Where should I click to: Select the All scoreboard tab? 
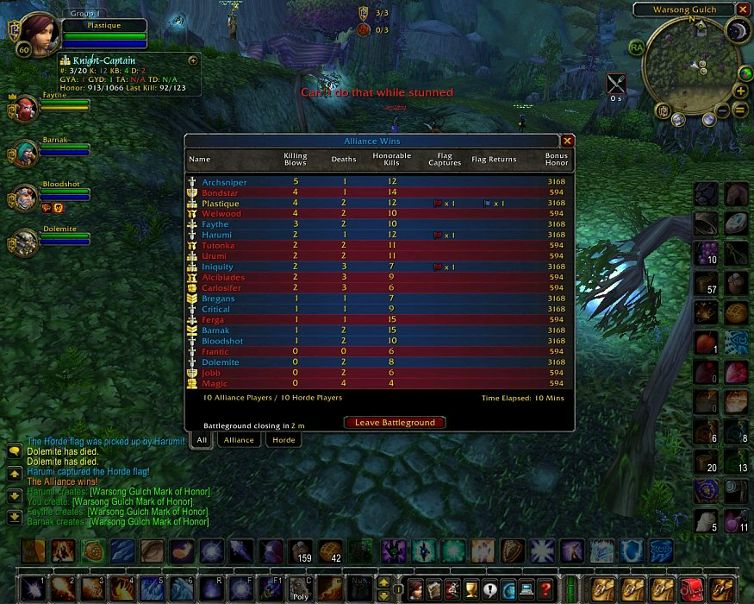(x=201, y=440)
